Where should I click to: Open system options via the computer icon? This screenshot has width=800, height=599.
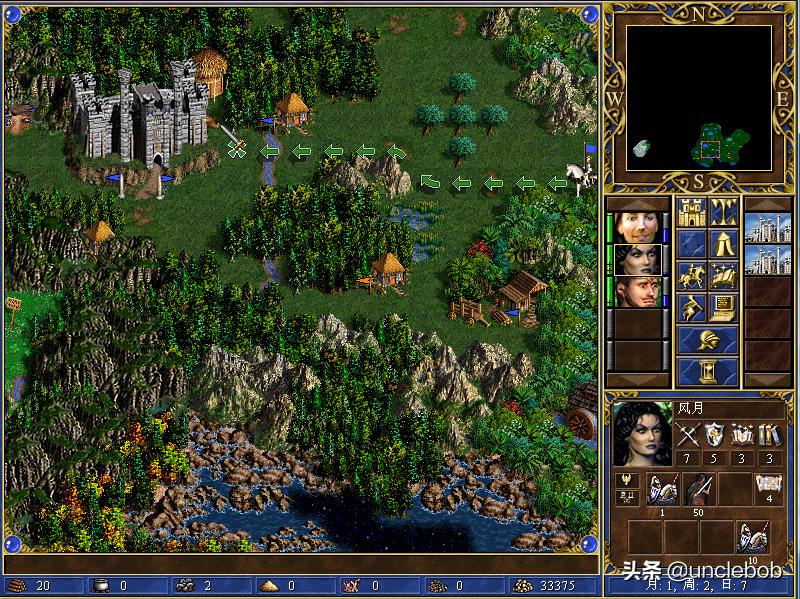pos(723,307)
